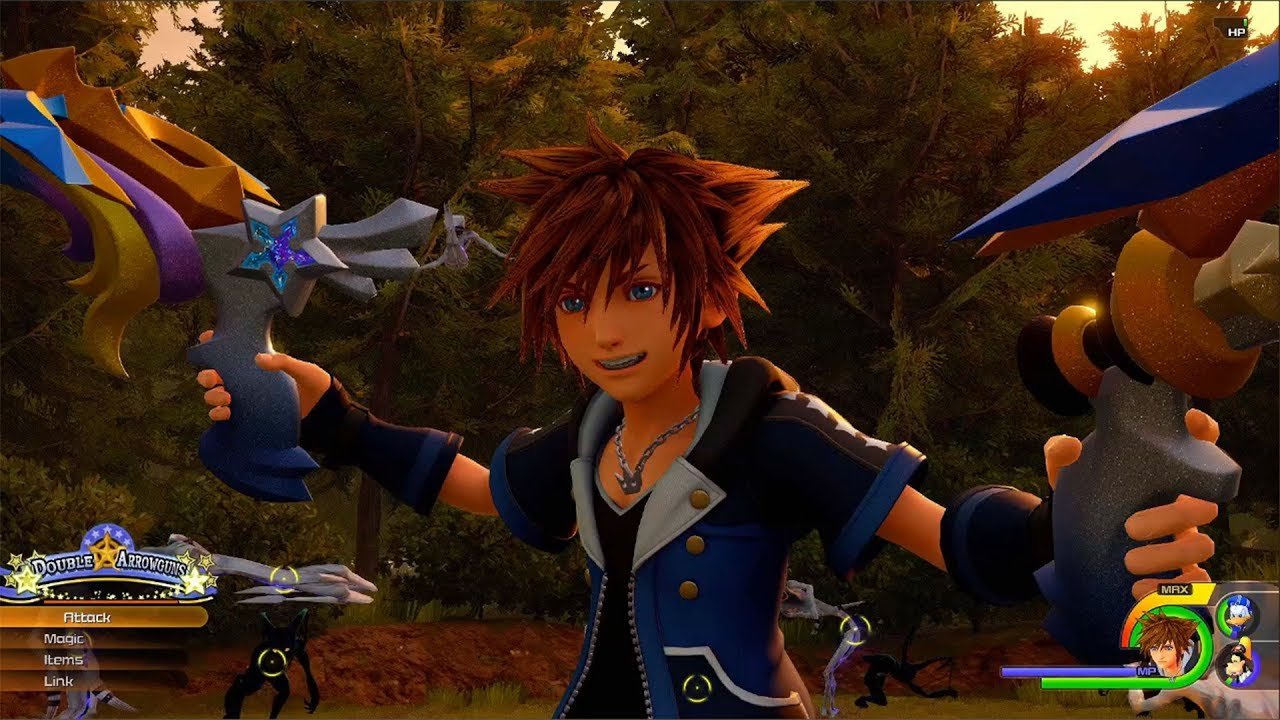Select Goofy's party portrait icon
Viewport: 1280px width, 720px height.
point(1238,664)
